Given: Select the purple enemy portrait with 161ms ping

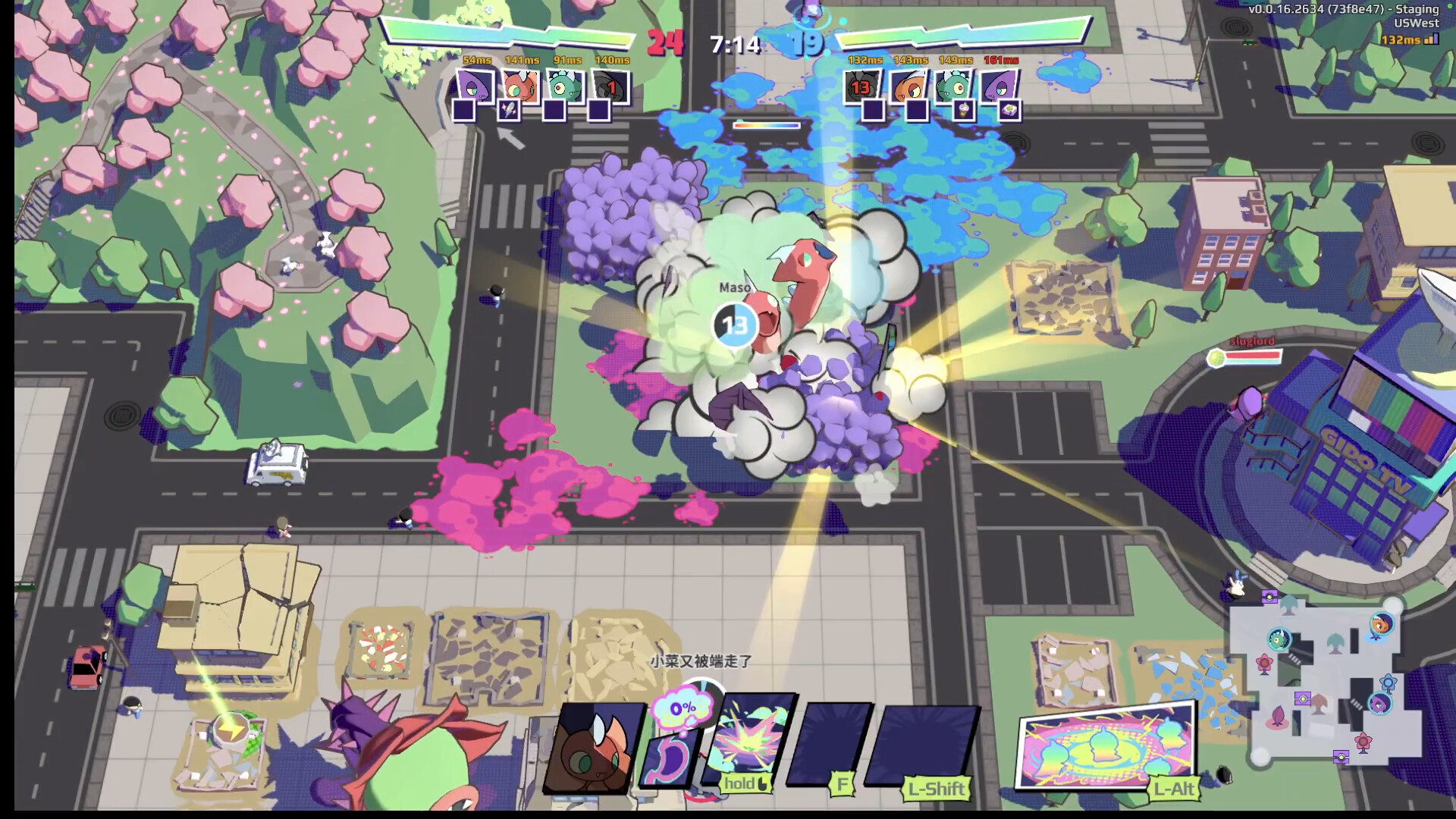Looking at the screenshot, I should pos(998,87).
